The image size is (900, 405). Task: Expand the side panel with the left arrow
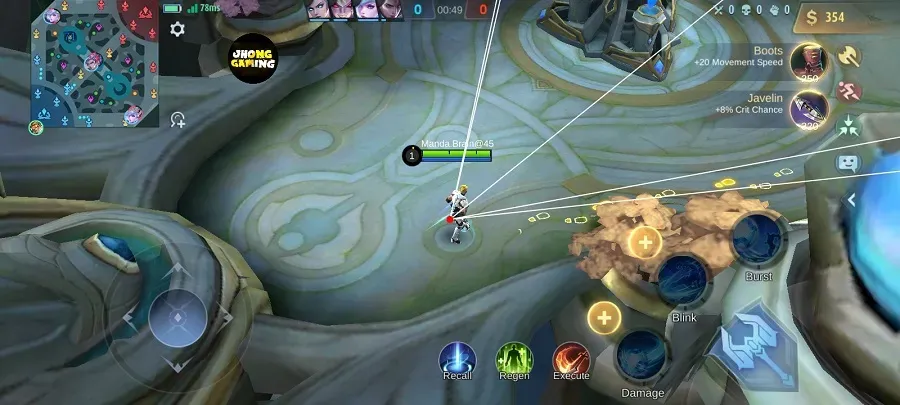click(852, 200)
